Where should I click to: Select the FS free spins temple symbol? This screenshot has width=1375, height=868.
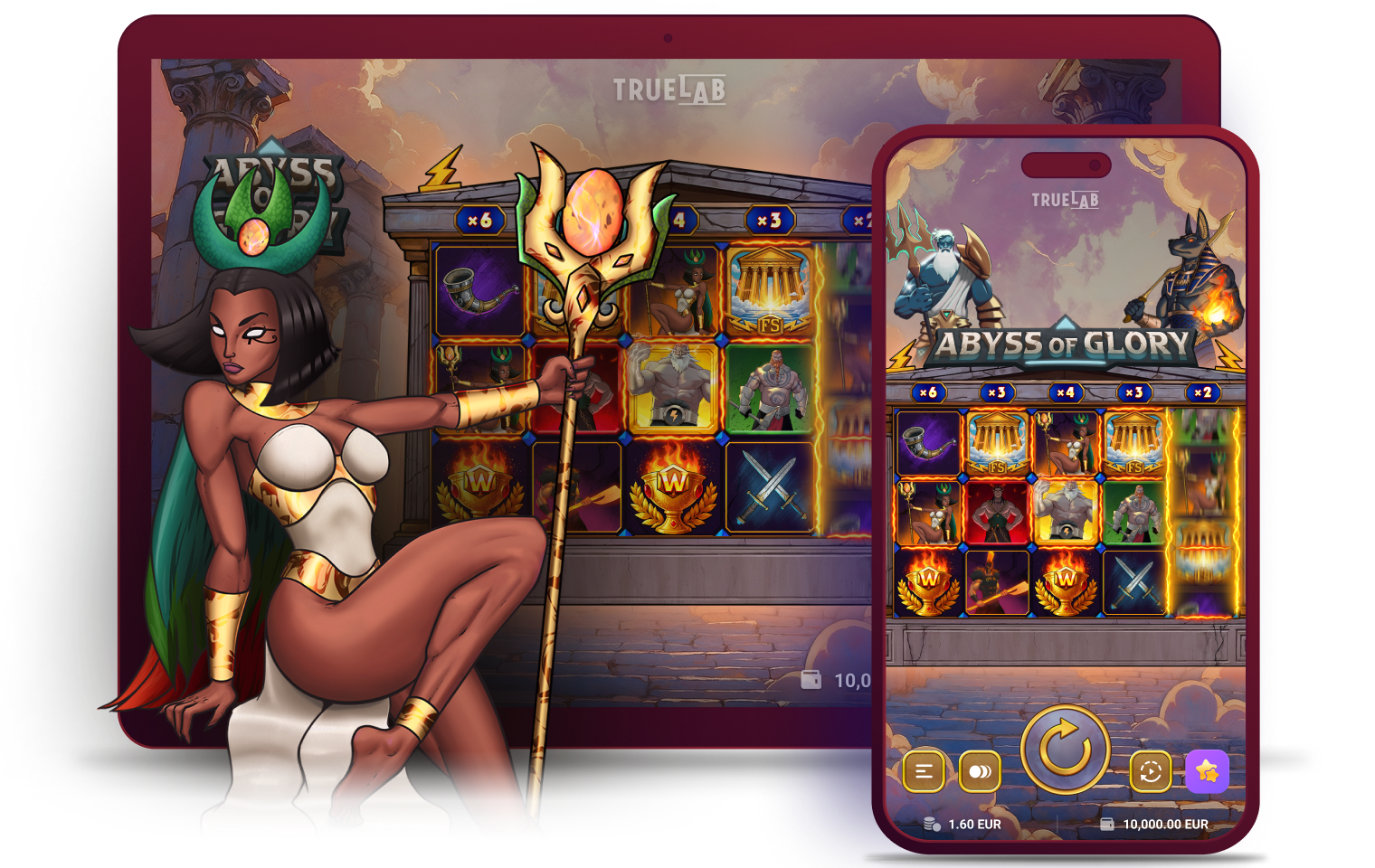[x=998, y=443]
